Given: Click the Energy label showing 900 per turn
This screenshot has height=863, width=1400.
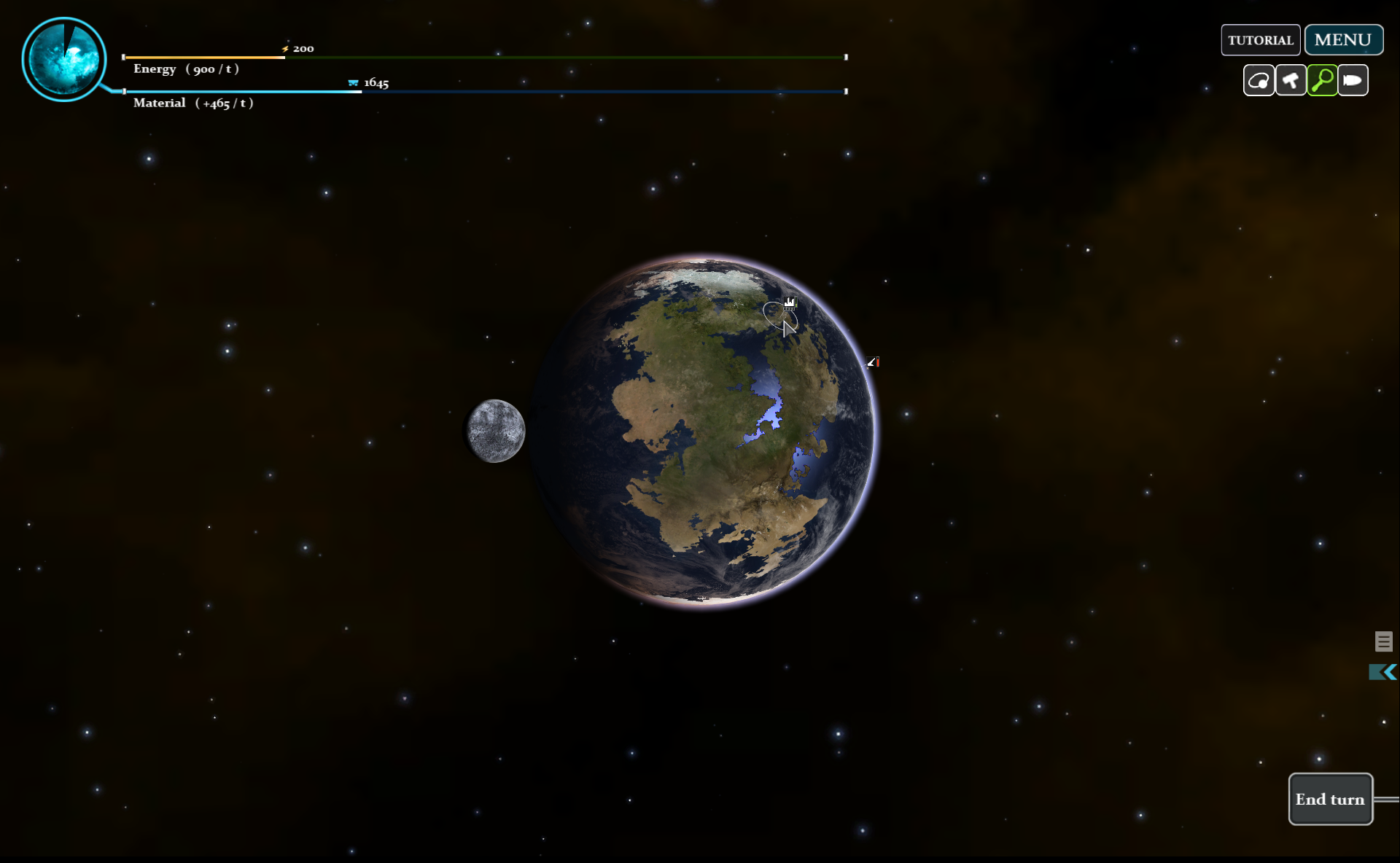Looking at the screenshot, I should (x=184, y=69).
